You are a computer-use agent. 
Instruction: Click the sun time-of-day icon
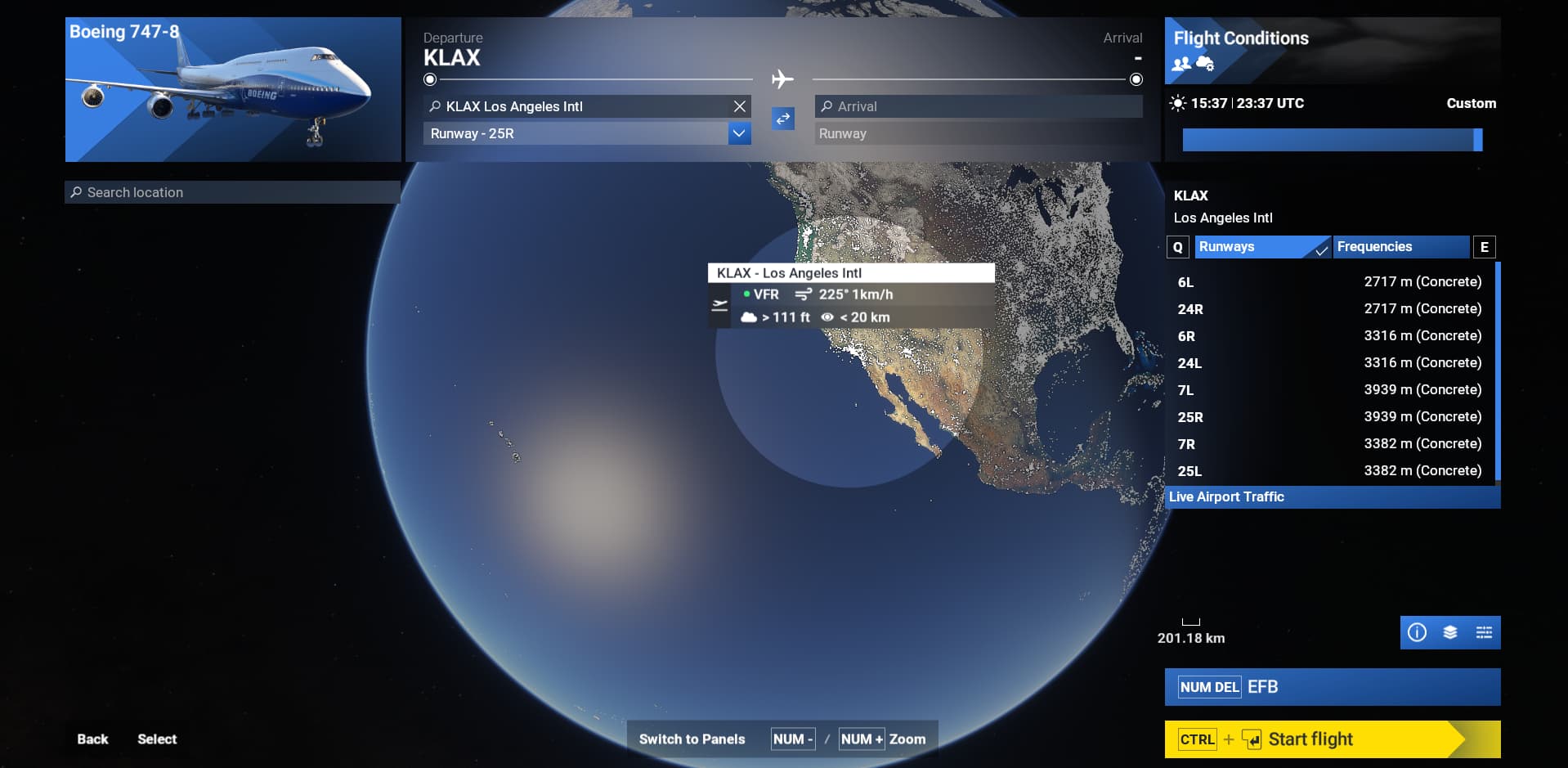(x=1177, y=103)
